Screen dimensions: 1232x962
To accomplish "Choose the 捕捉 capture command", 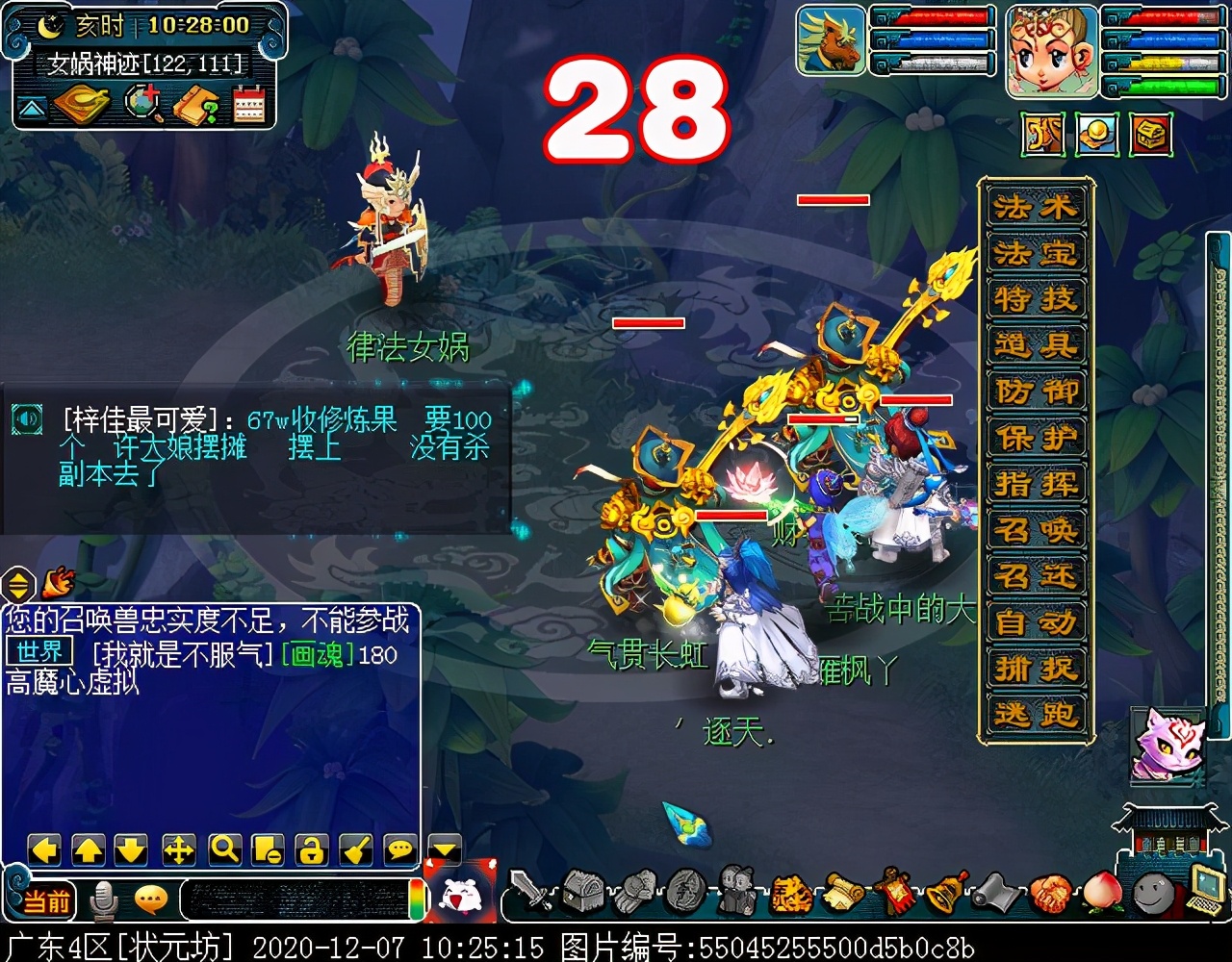I will pyautogui.click(x=1036, y=668).
